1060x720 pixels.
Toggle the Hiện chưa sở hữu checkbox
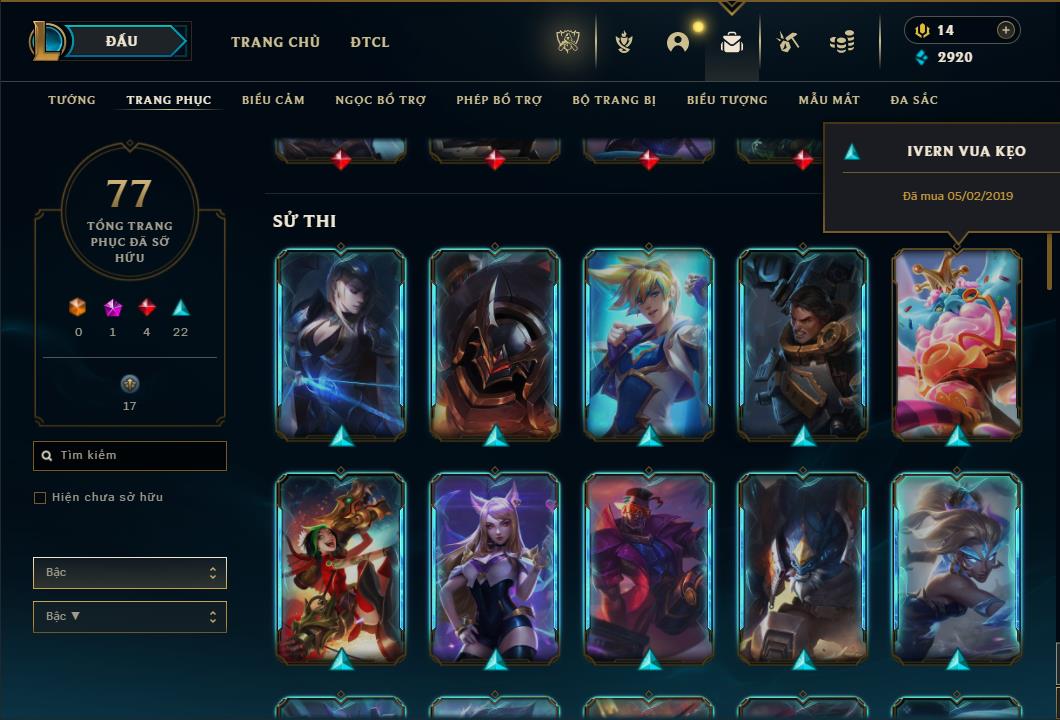tap(40, 498)
